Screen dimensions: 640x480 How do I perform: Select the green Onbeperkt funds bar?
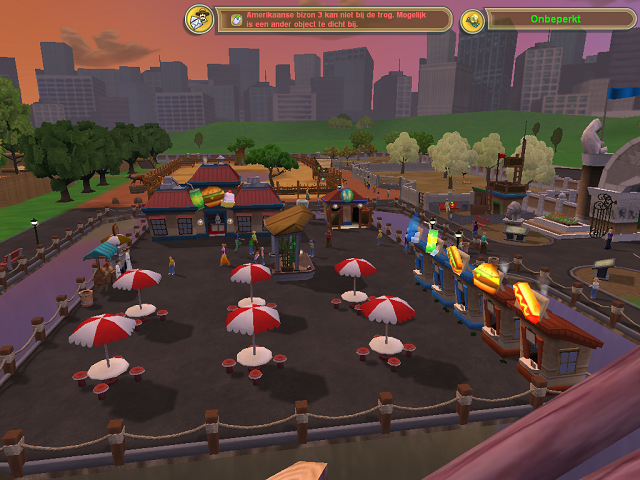pos(558,20)
